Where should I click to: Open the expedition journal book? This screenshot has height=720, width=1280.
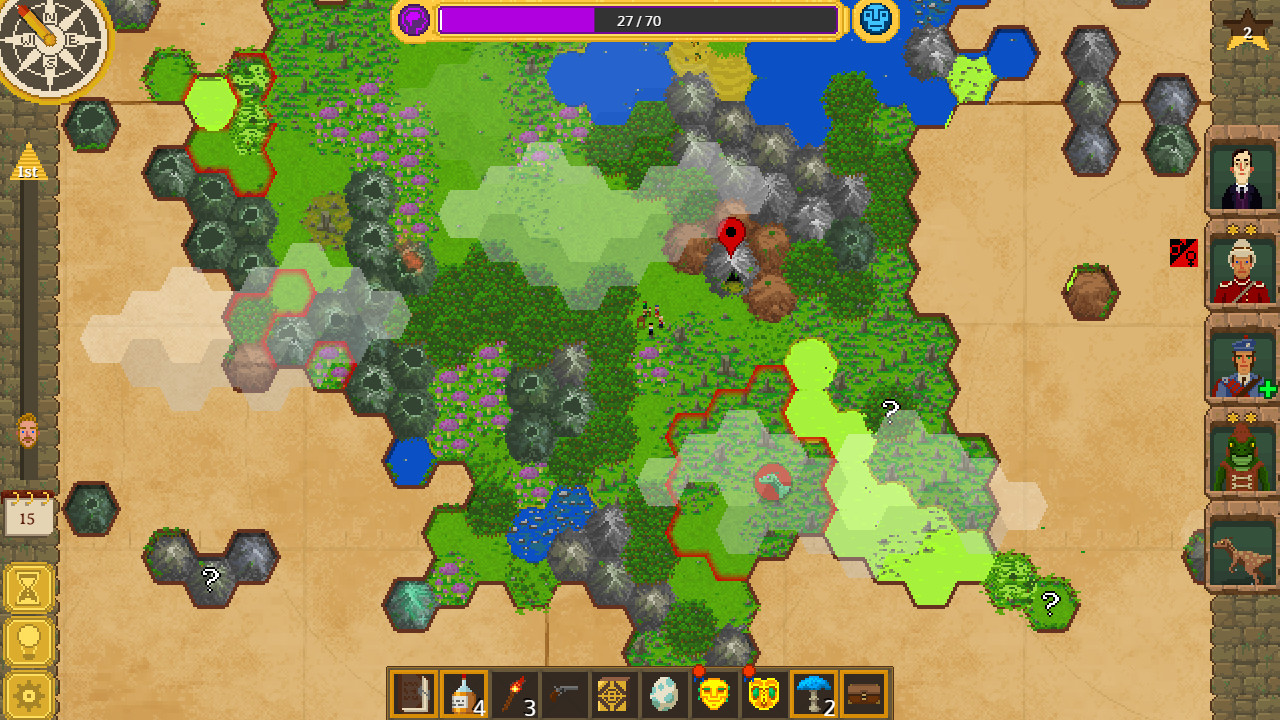pos(415,693)
